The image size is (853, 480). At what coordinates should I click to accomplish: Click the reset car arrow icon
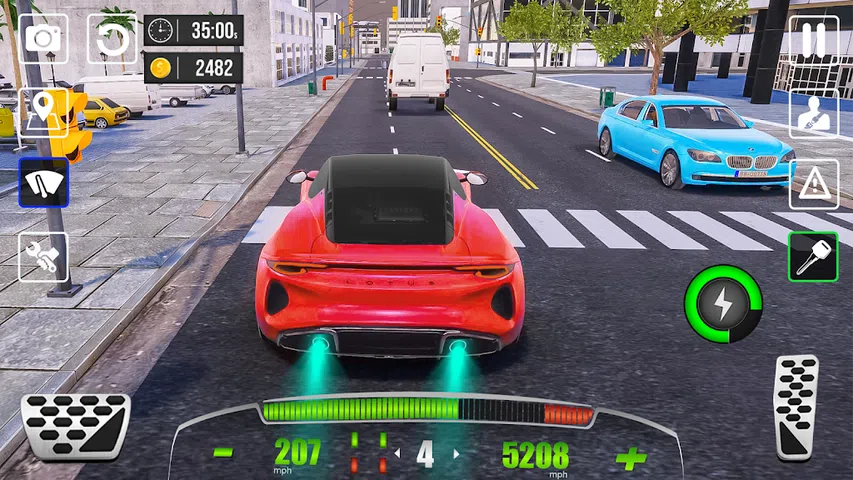tap(112, 39)
